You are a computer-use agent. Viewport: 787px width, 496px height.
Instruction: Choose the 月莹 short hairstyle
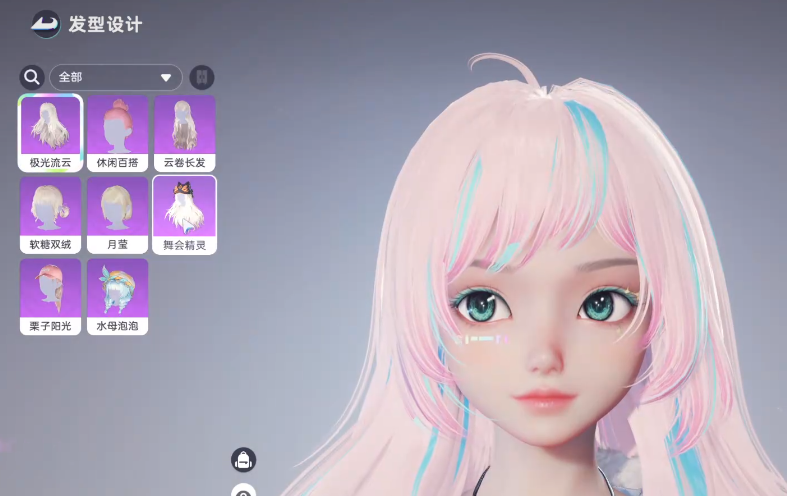coord(117,215)
